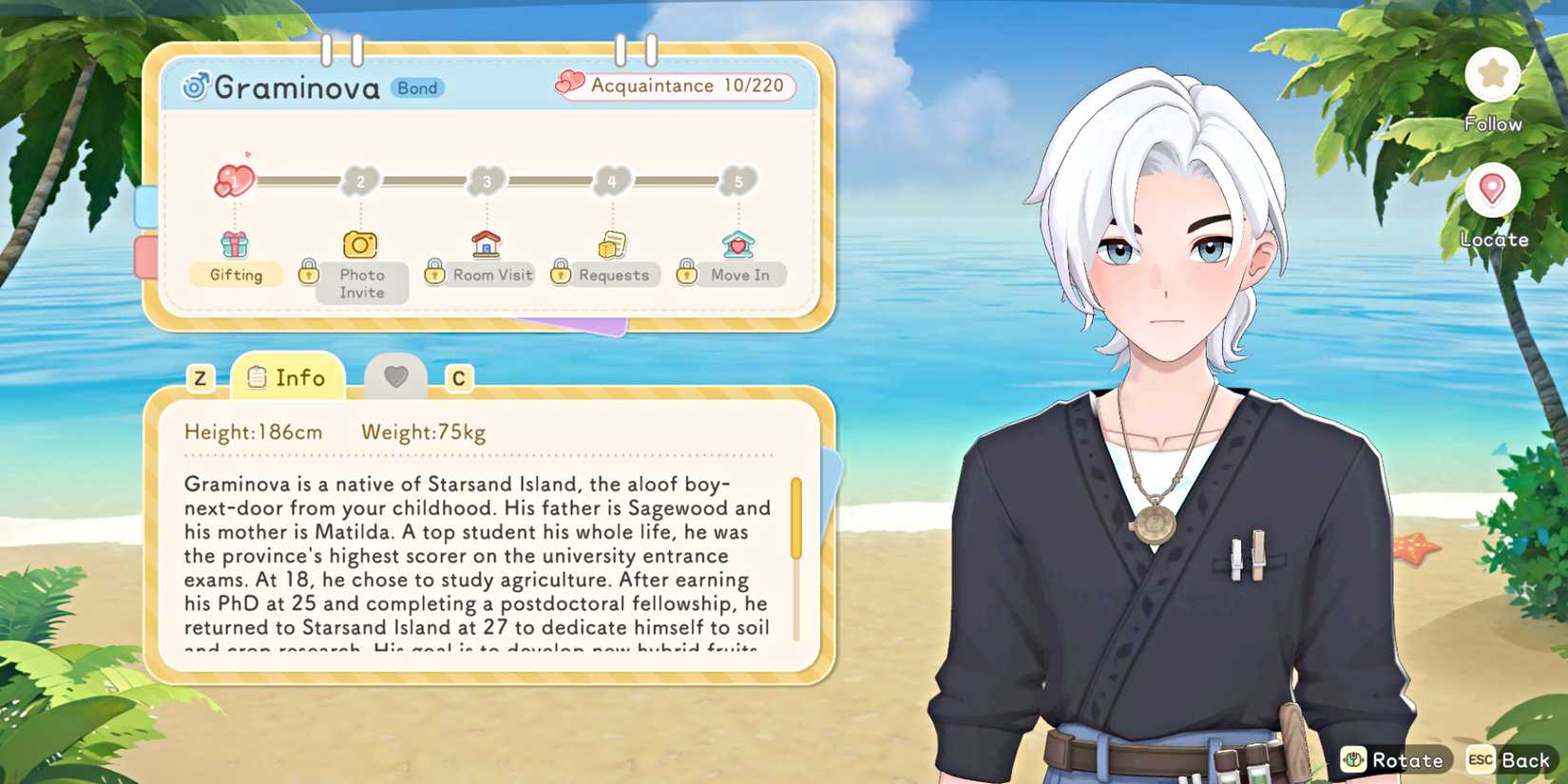Click the lock beside Move In

(x=686, y=273)
